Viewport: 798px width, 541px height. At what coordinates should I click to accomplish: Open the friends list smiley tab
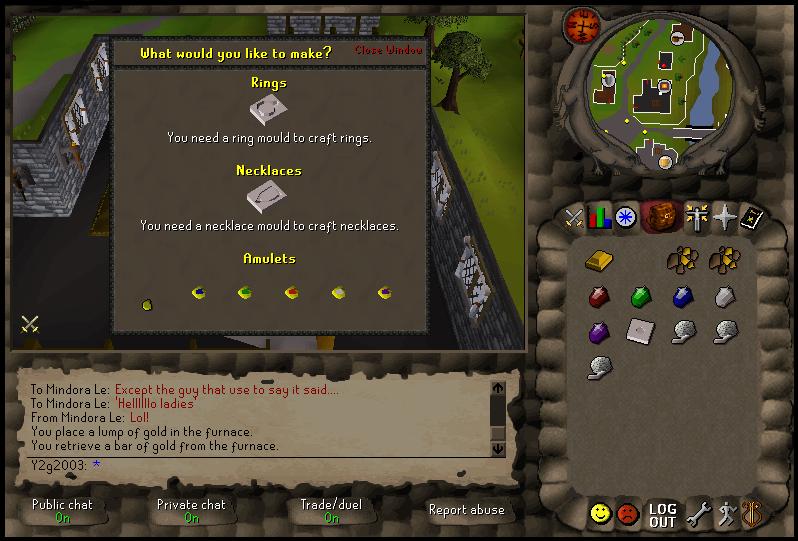tap(600, 514)
